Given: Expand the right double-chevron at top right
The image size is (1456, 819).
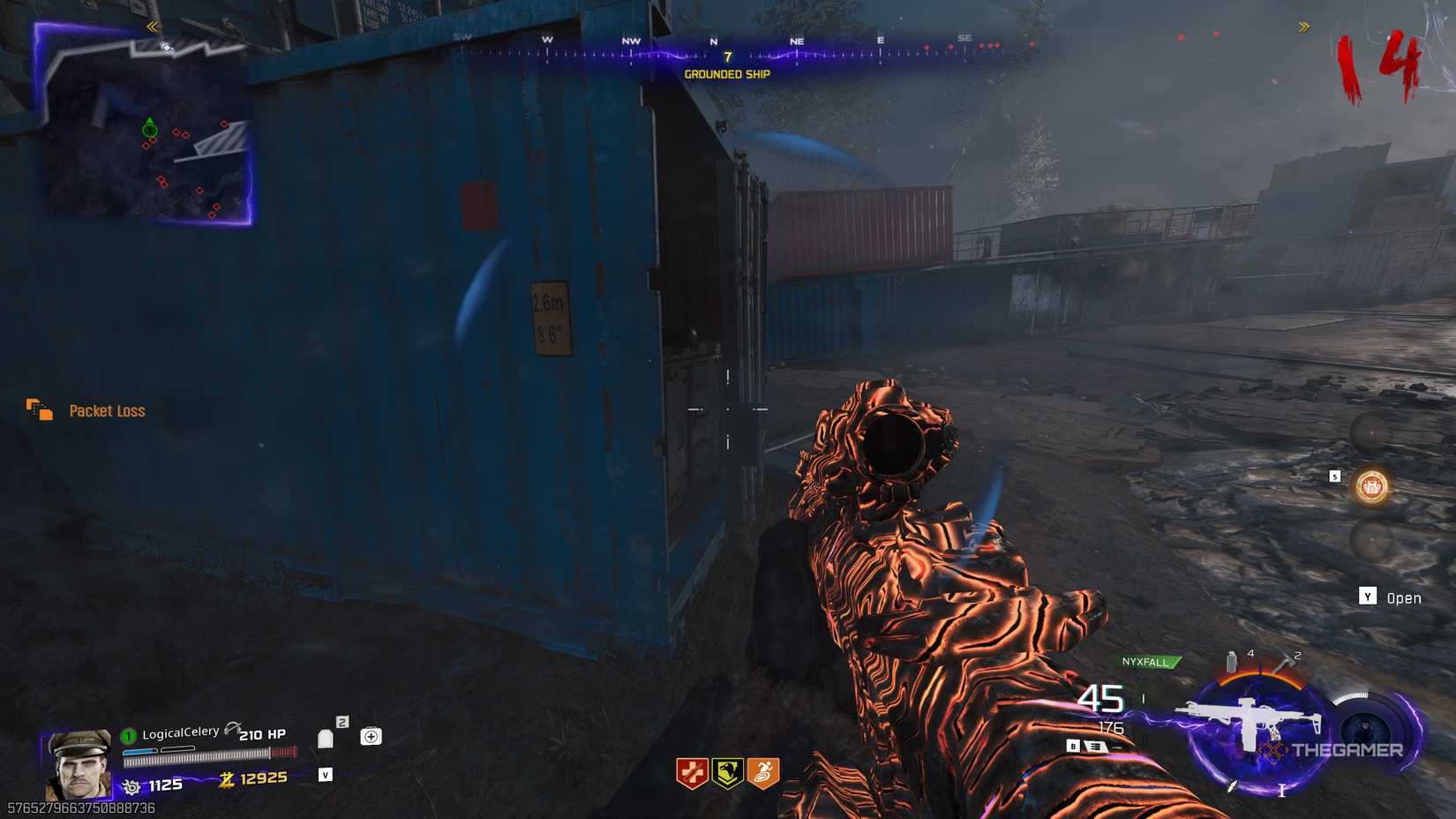Looking at the screenshot, I should tap(1304, 26).
